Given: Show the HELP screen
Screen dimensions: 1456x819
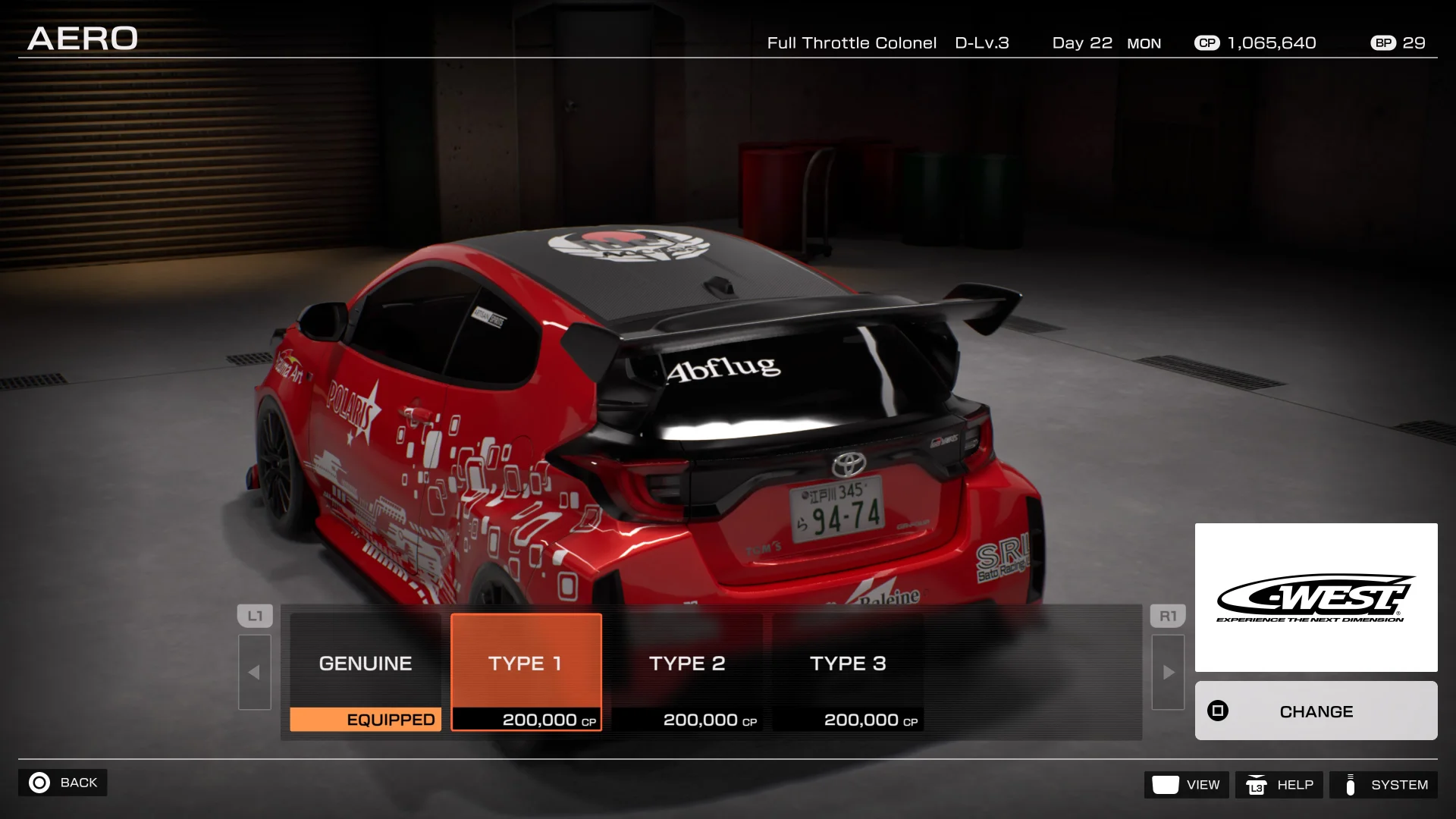Looking at the screenshot, I should (x=1279, y=785).
